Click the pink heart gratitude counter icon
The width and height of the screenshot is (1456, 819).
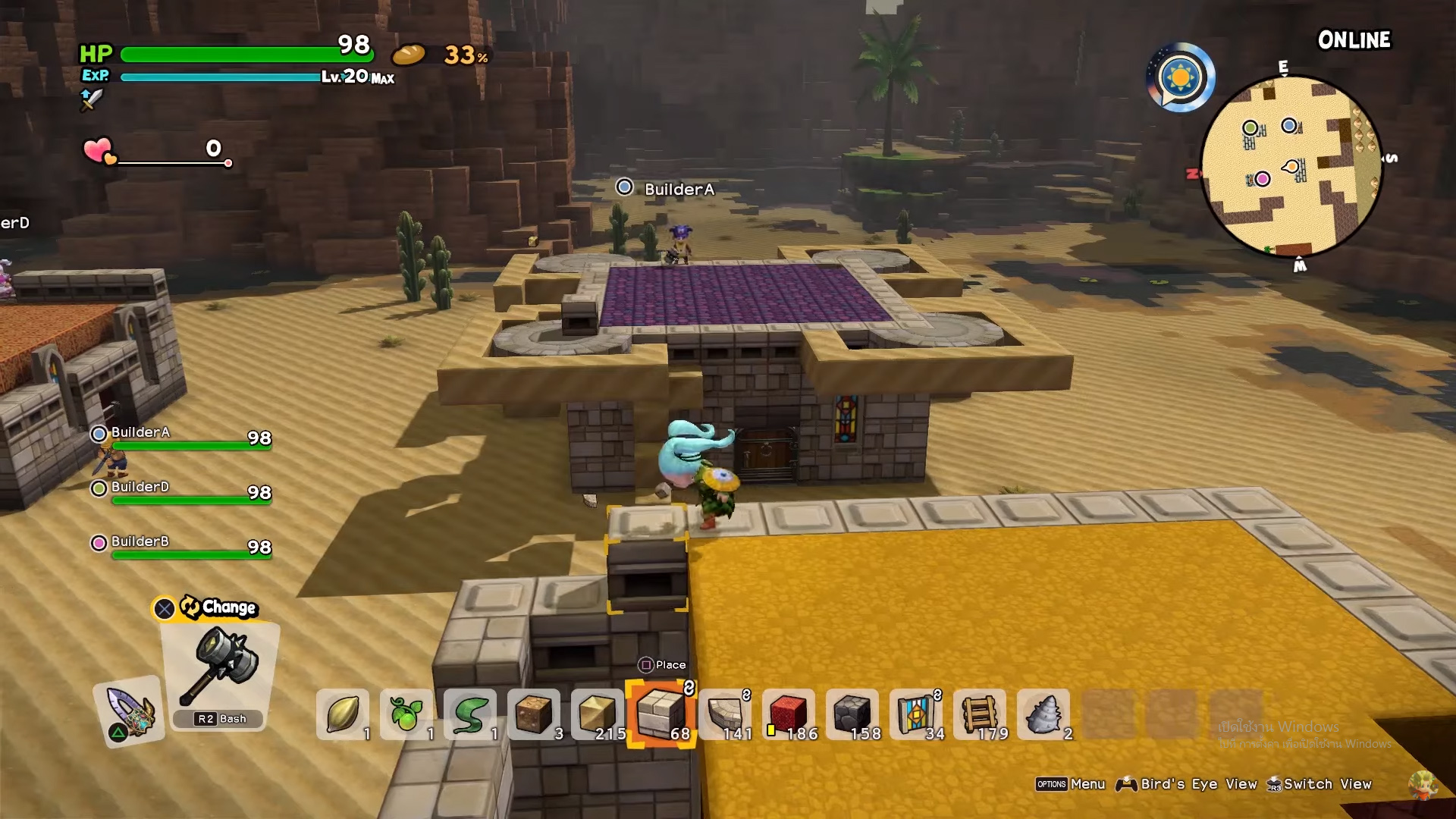pos(99,150)
